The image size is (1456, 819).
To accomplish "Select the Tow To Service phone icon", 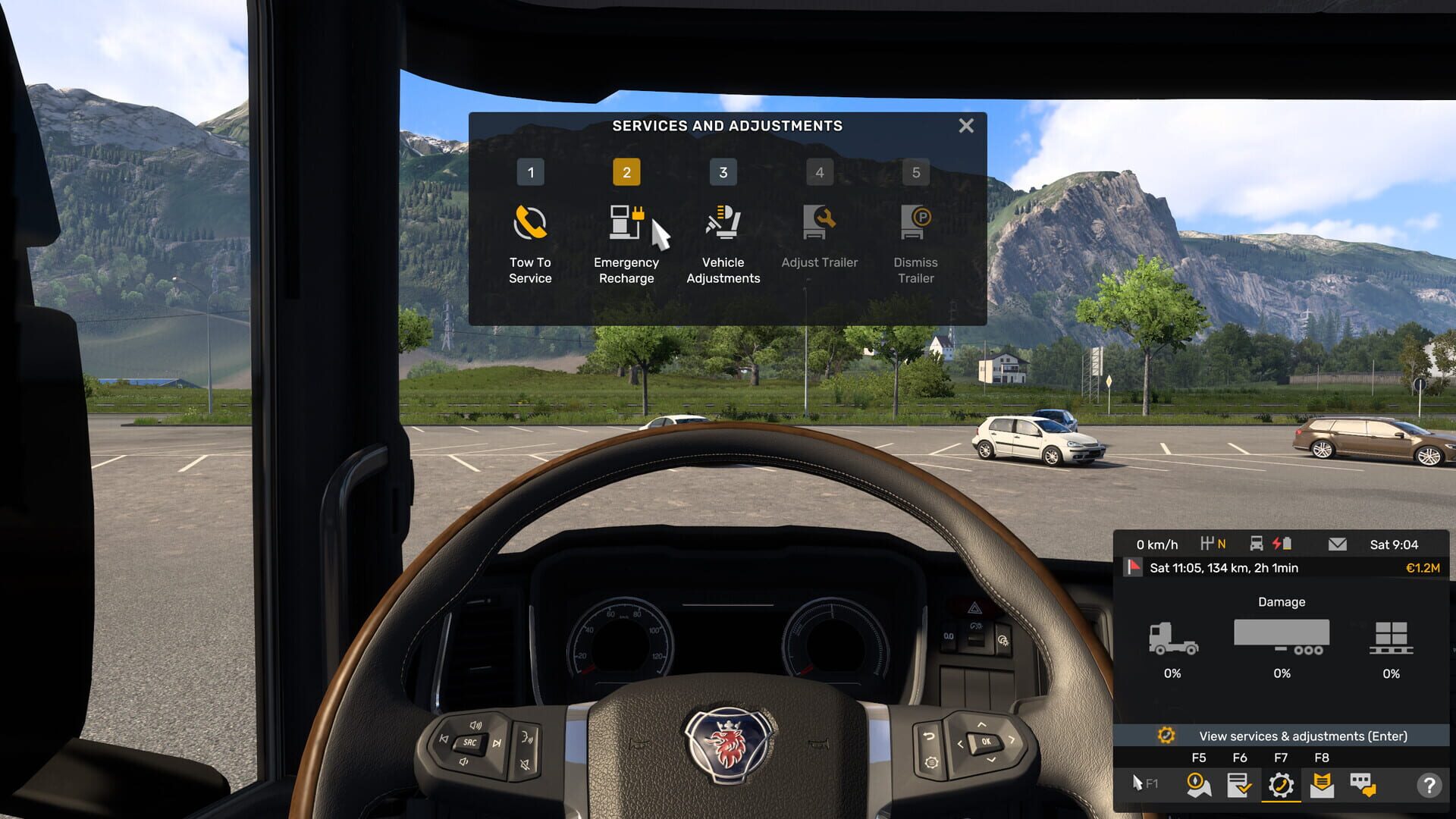I will 530,221.
